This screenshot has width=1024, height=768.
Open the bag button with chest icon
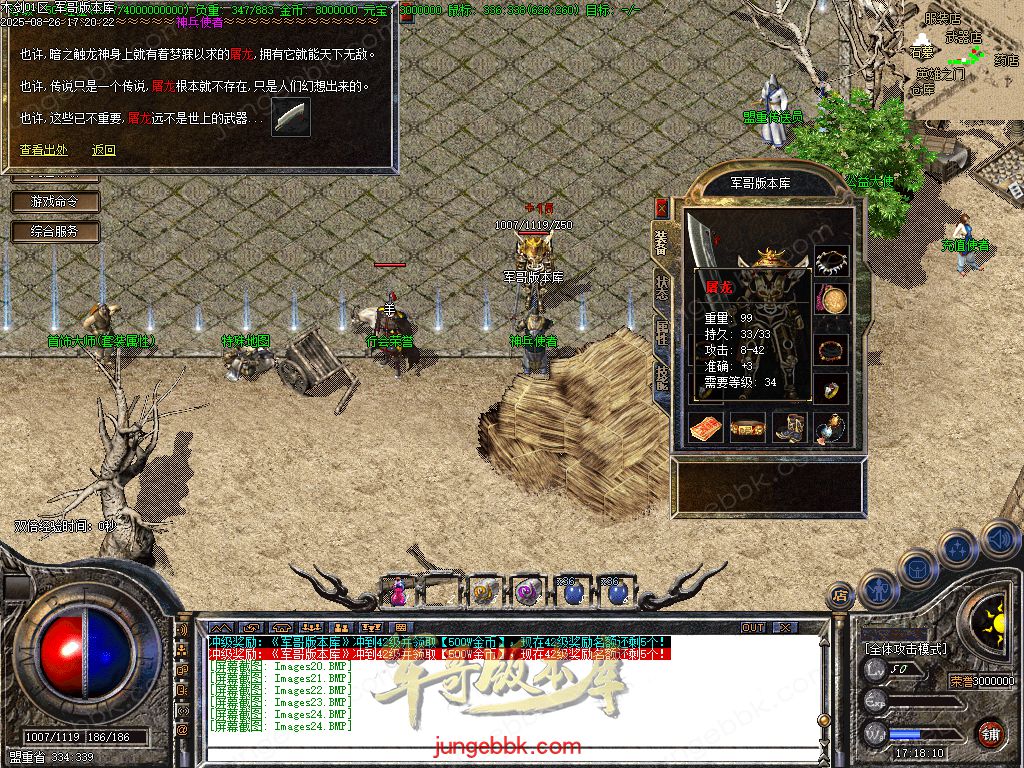pyautogui.click(x=917, y=569)
